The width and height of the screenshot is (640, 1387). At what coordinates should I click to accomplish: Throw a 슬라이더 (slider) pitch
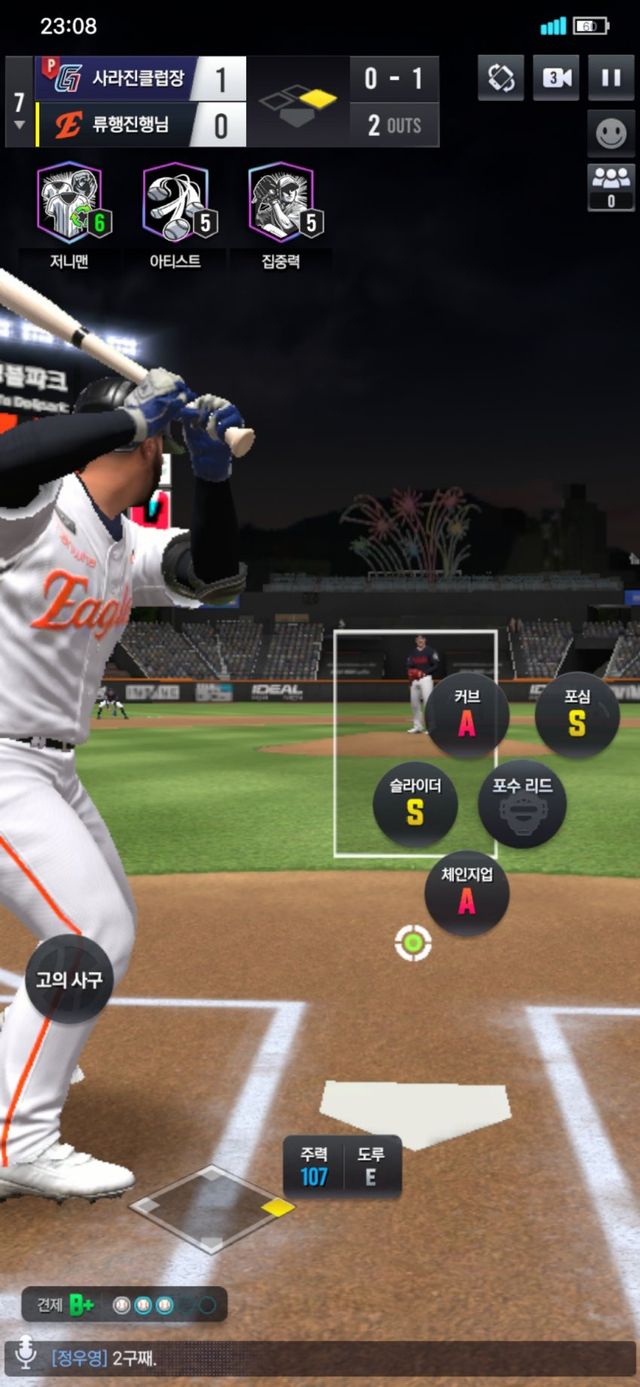pyautogui.click(x=415, y=804)
